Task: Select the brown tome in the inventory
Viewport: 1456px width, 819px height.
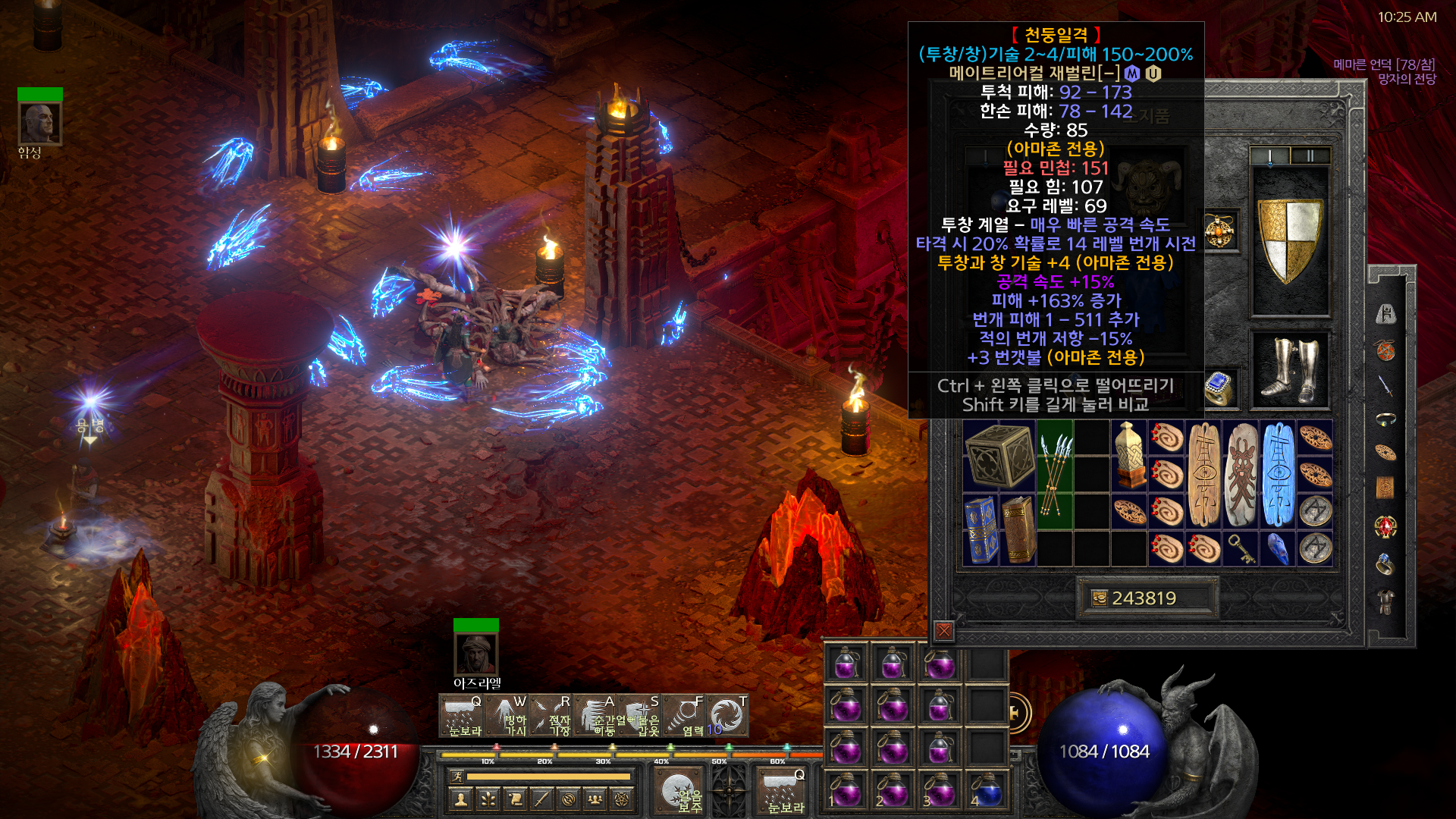Action: coord(1018,529)
